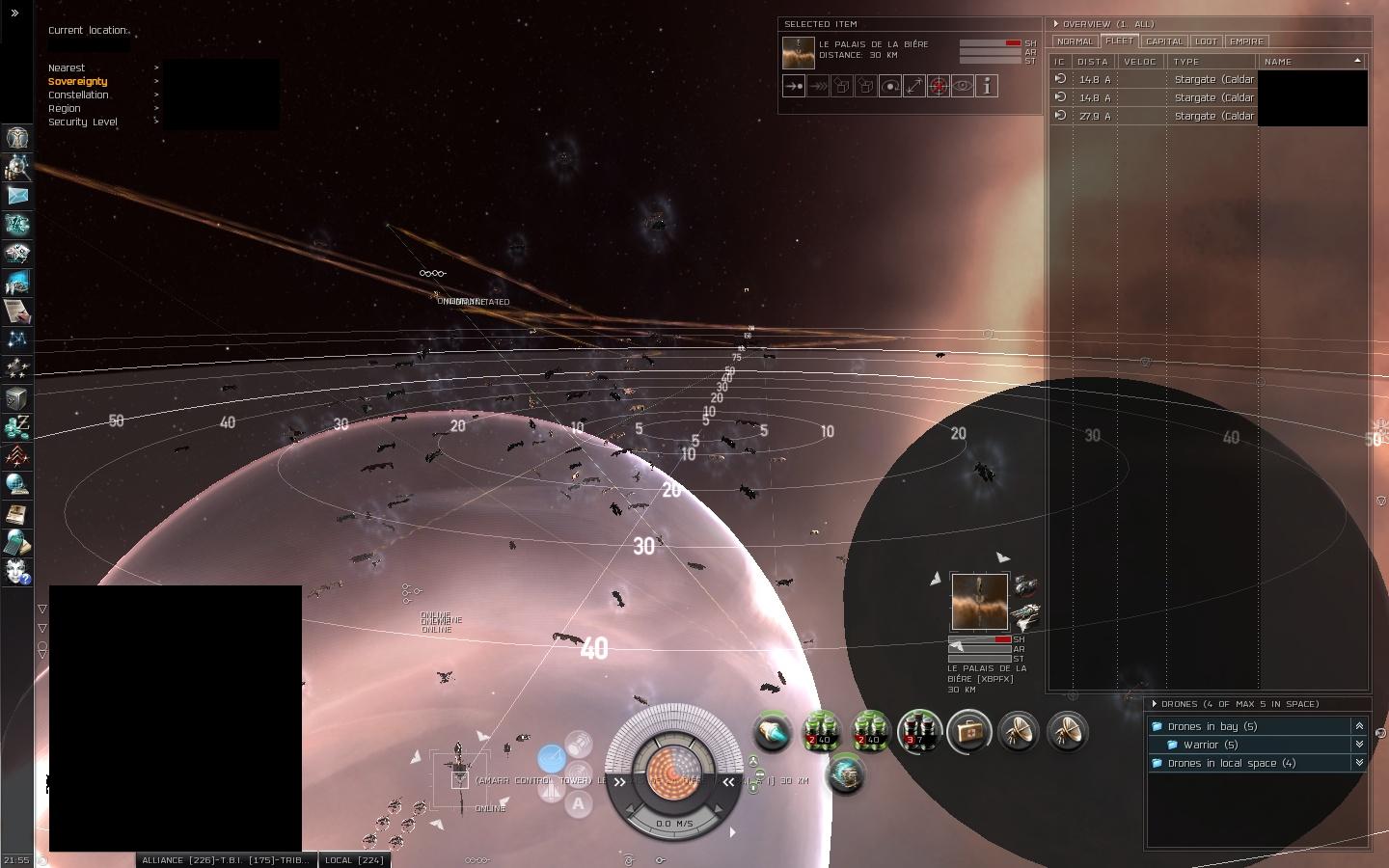Switch to the Normal overview tab

coord(1075,41)
